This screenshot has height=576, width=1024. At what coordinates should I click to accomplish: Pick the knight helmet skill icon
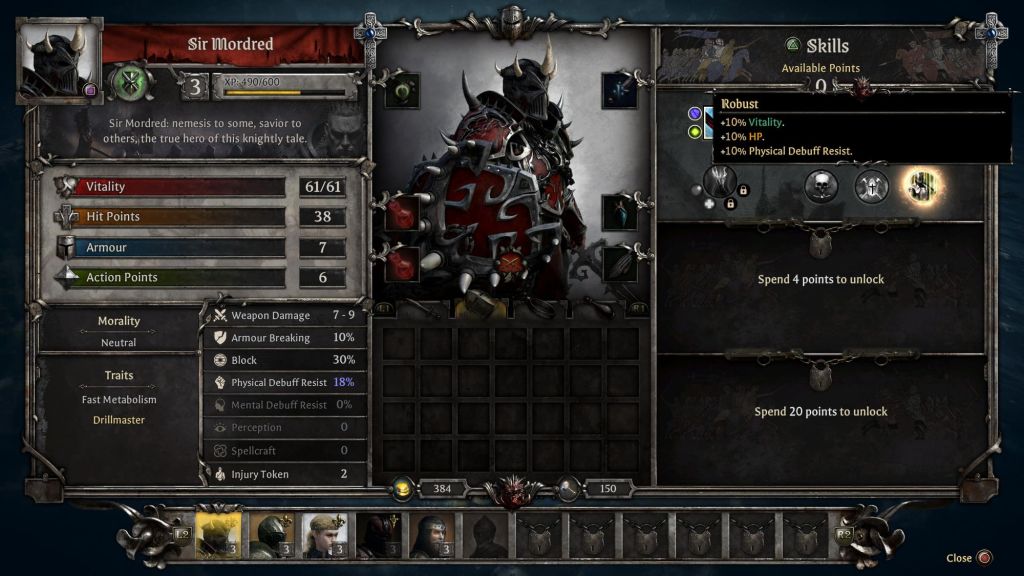point(871,186)
